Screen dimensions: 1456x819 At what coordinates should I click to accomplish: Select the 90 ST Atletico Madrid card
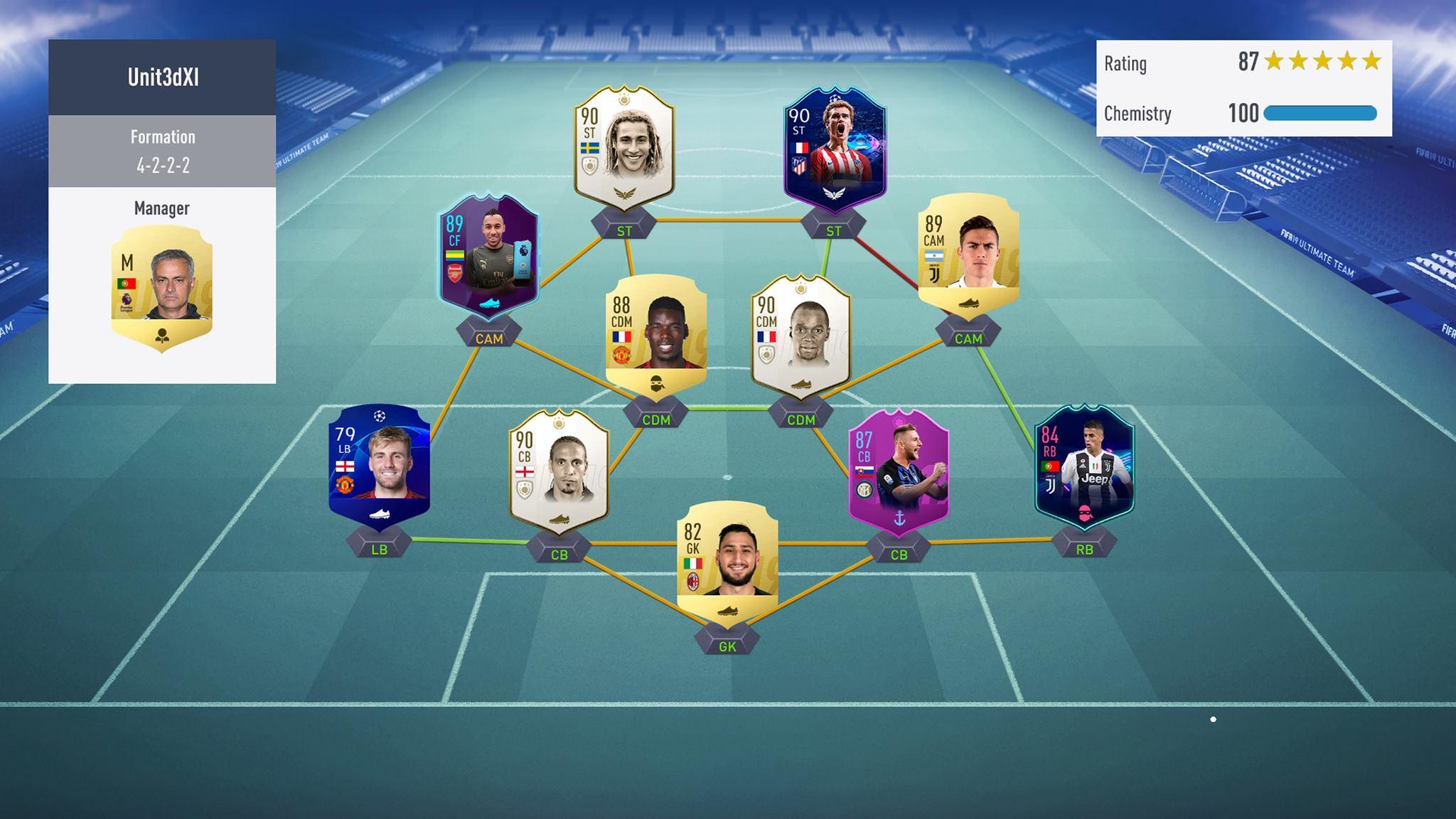(834, 149)
